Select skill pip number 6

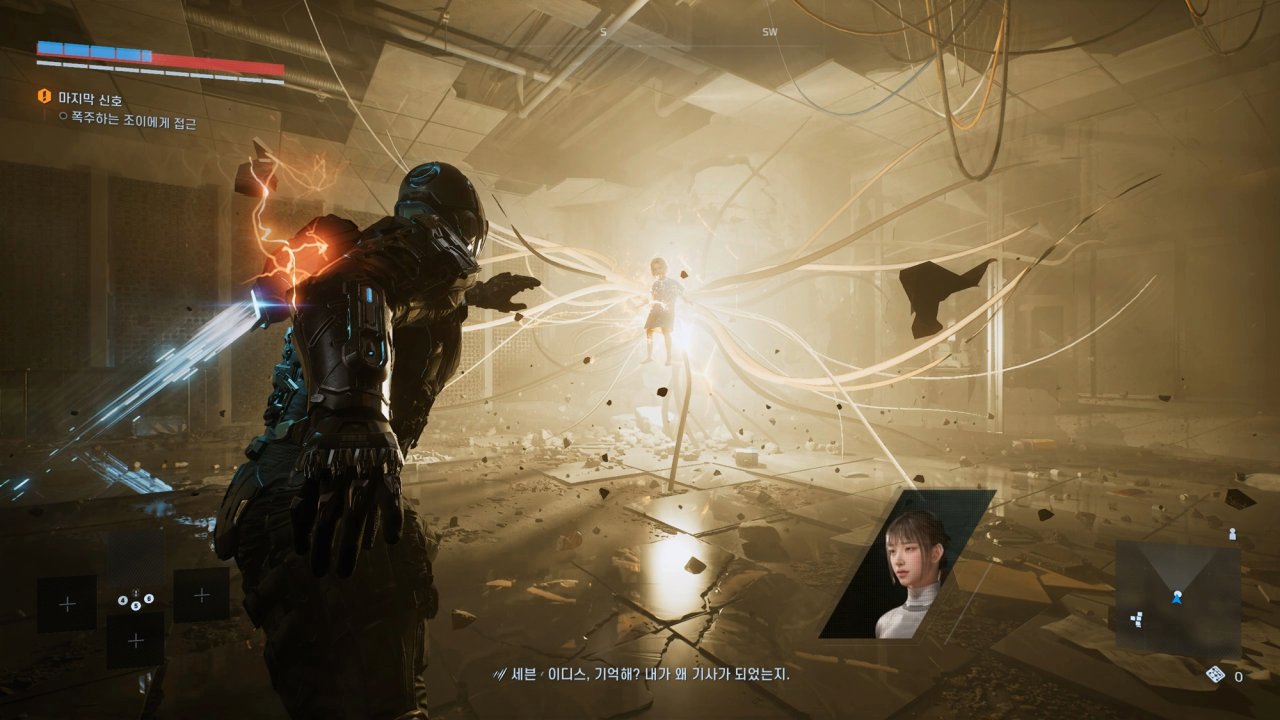click(x=149, y=598)
